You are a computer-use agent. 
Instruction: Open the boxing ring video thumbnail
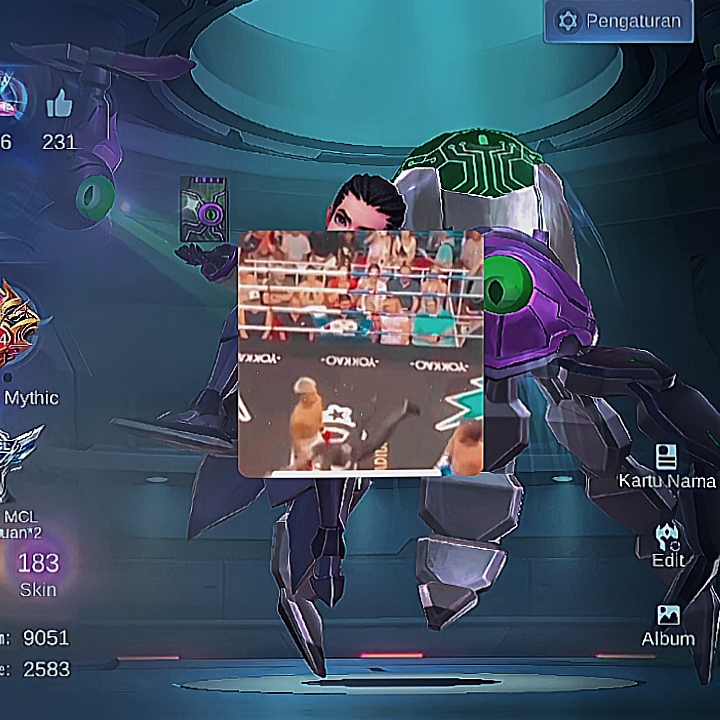(x=360, y=352)
